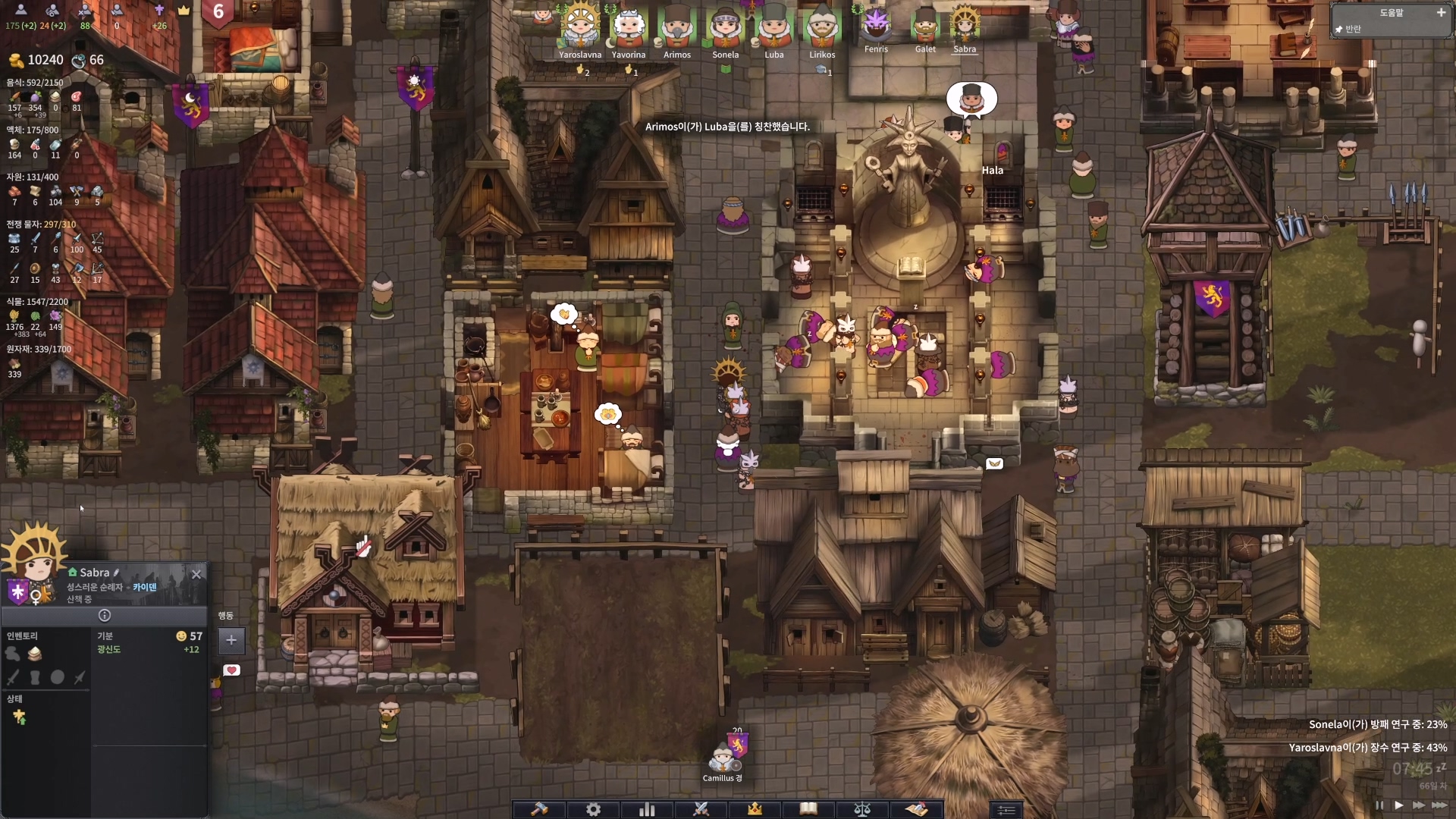Screen dimensions: 1456x819
Task: Open the crossed swords military menu
Action: 701,809
